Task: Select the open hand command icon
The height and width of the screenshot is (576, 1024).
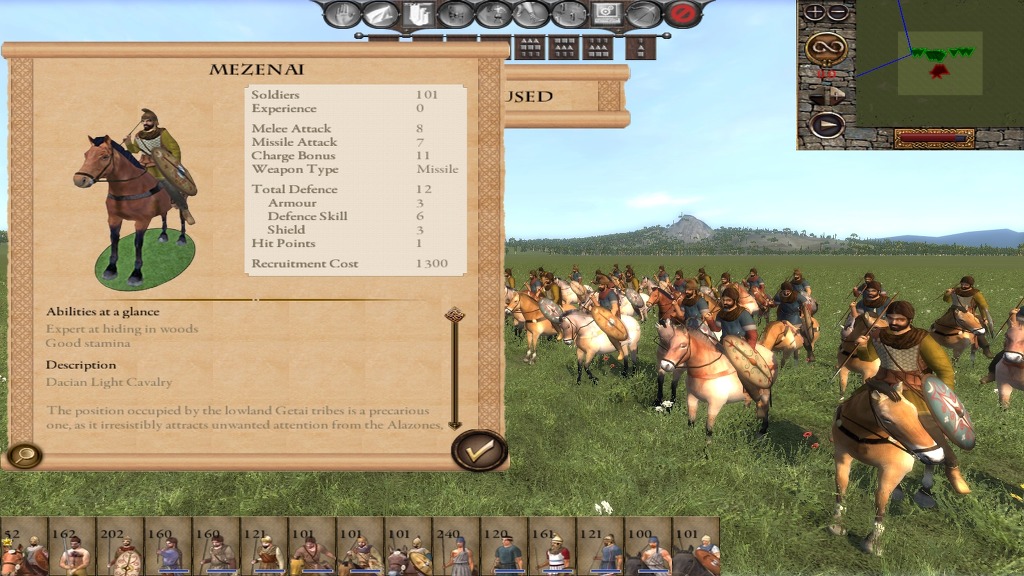Action: point(342,14)
